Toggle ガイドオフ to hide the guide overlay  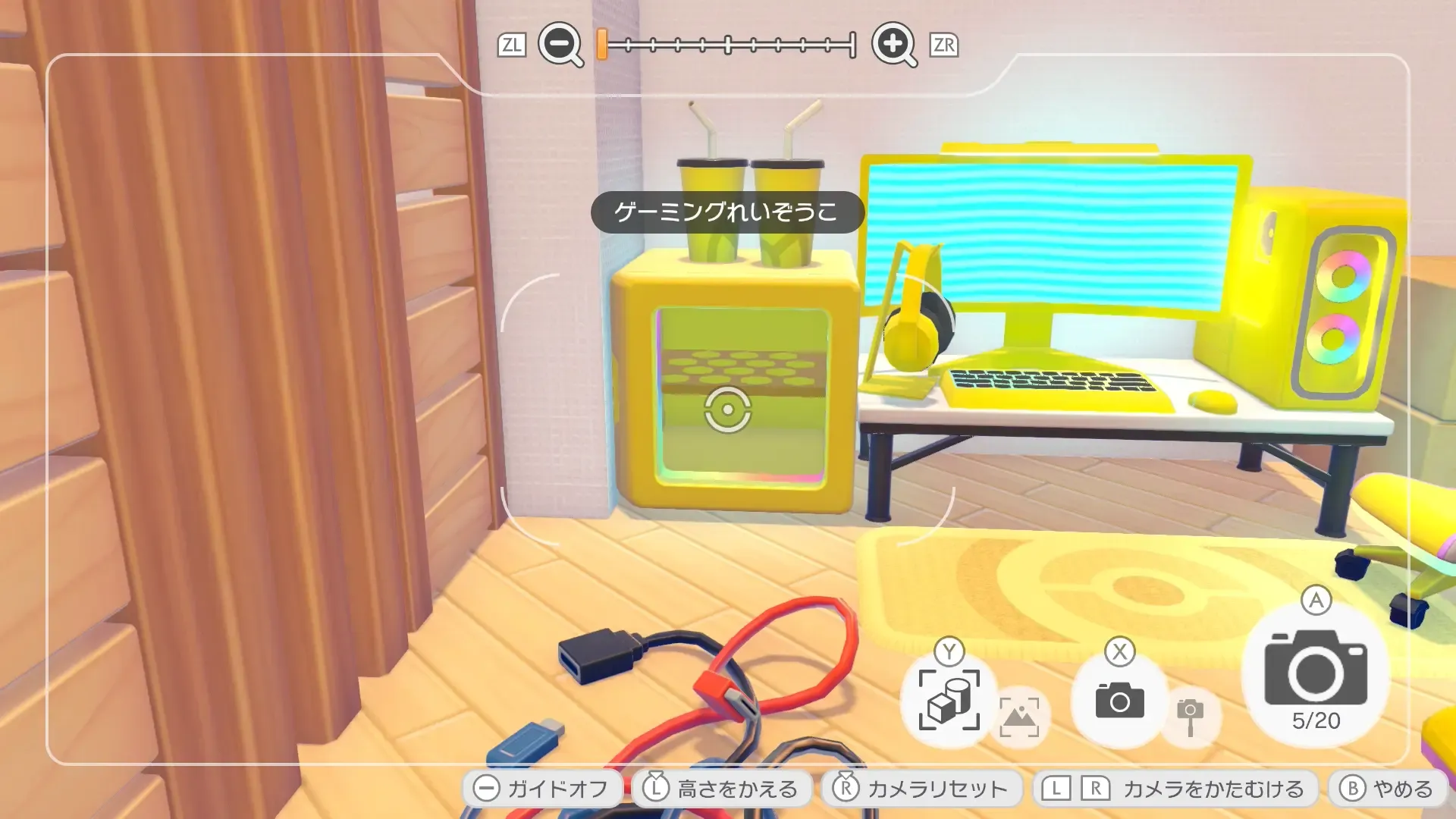[543, 789]
